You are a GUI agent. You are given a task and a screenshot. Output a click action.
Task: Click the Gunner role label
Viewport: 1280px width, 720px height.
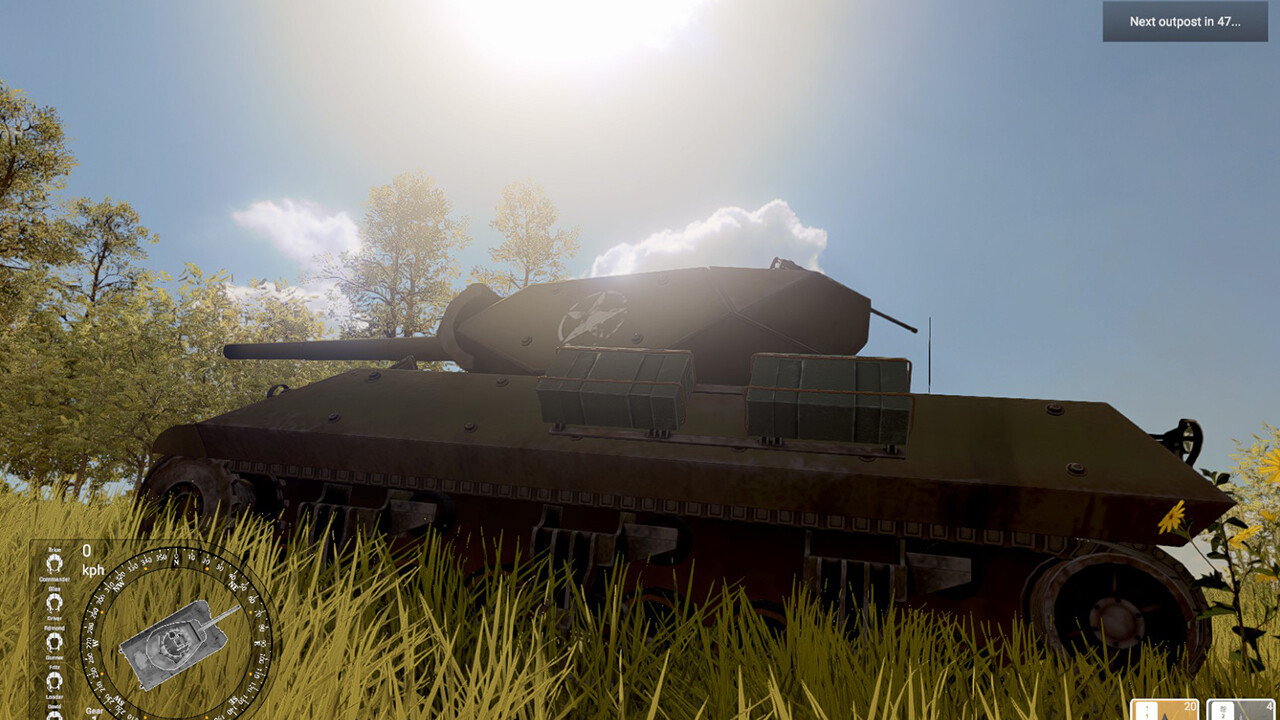point(54,656)
